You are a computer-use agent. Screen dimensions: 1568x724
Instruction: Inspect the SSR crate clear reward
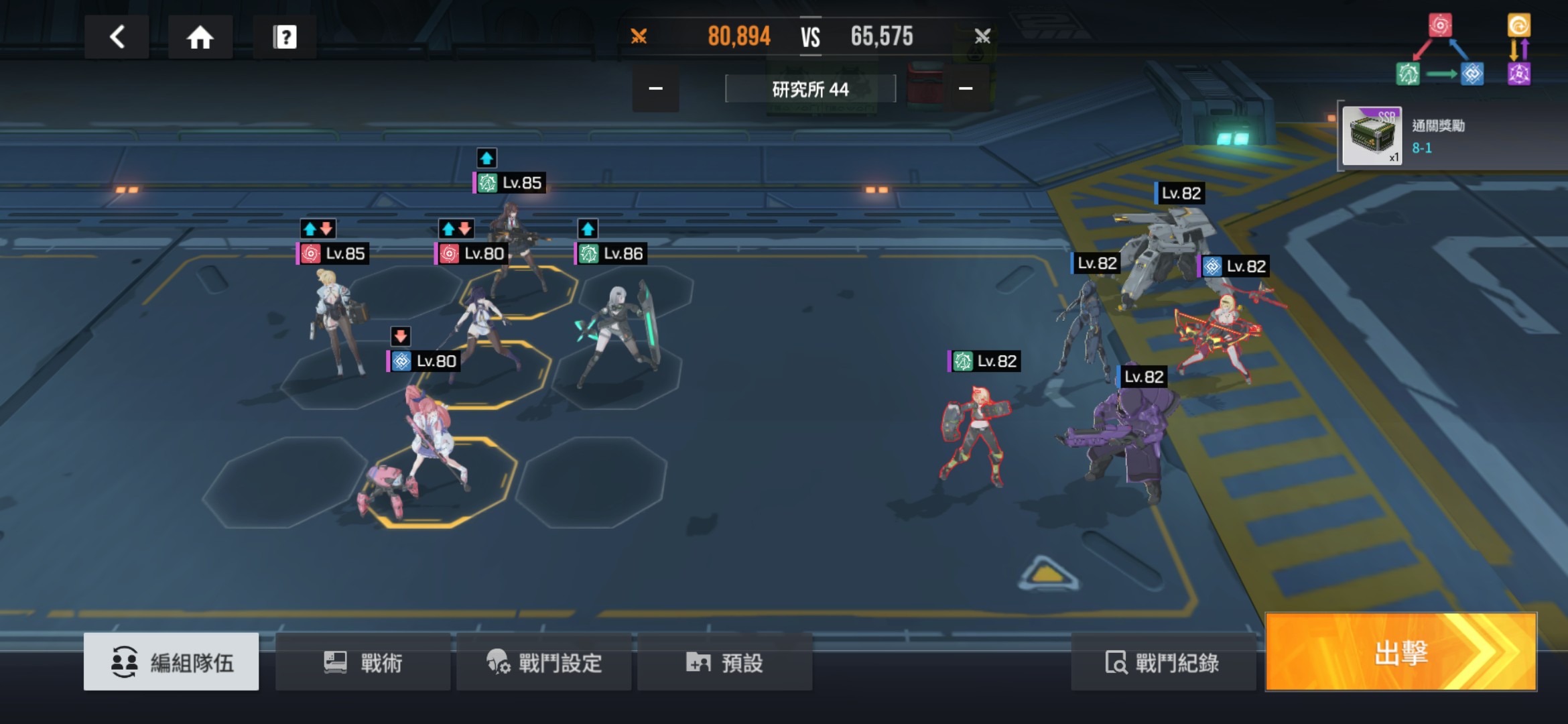[x=1372, y=136]
